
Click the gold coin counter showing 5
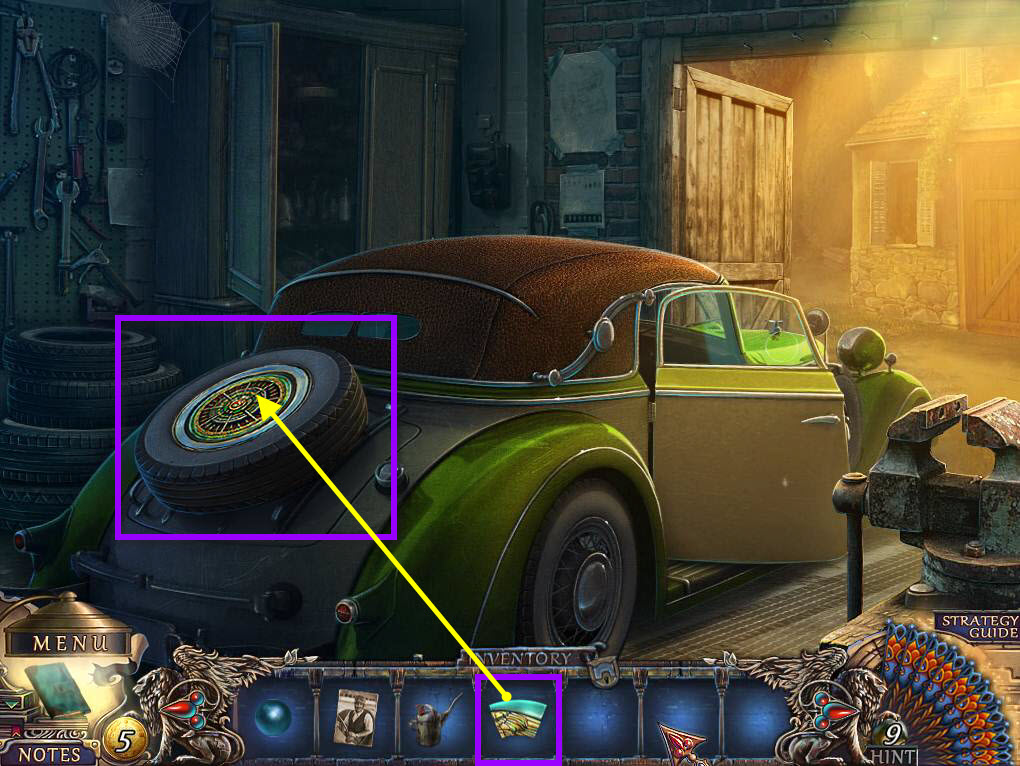pos(124,741)
